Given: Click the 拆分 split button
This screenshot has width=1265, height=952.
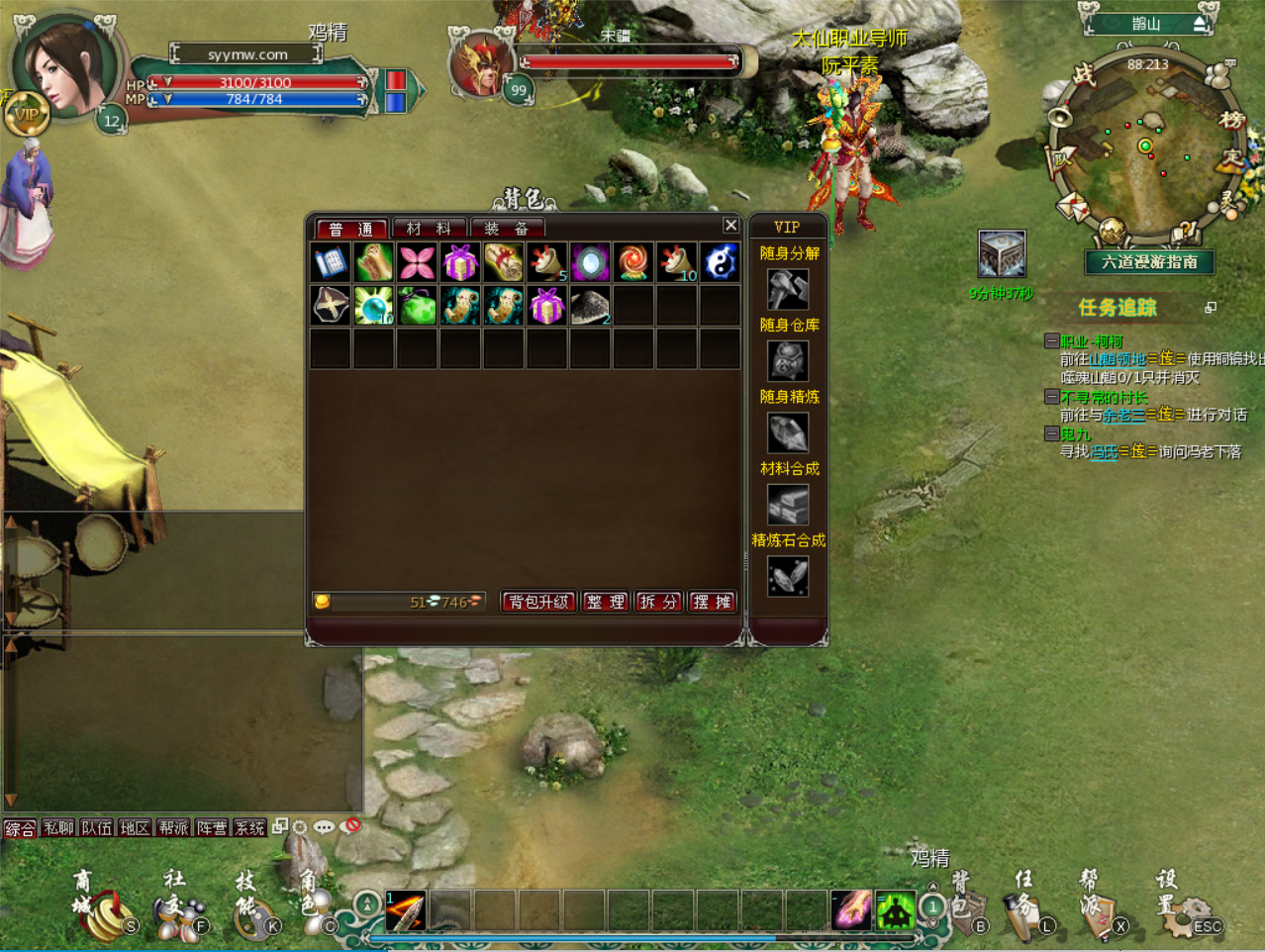Looking at the screenshot, I should point(658,602).
